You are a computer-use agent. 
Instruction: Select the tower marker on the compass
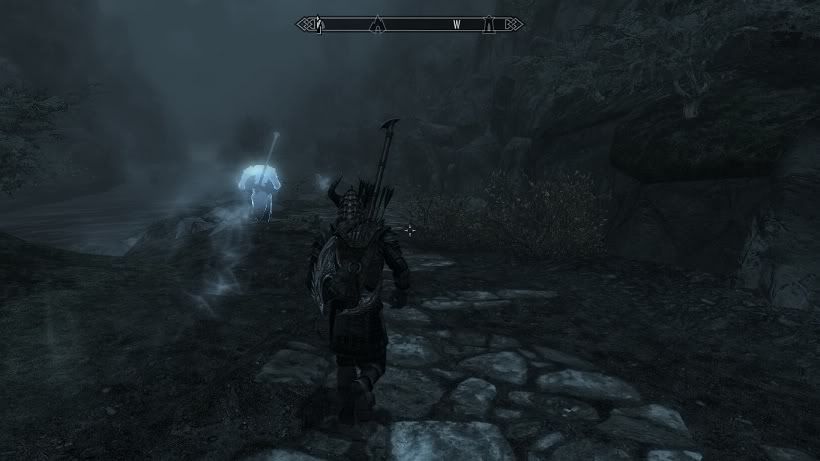487,23
